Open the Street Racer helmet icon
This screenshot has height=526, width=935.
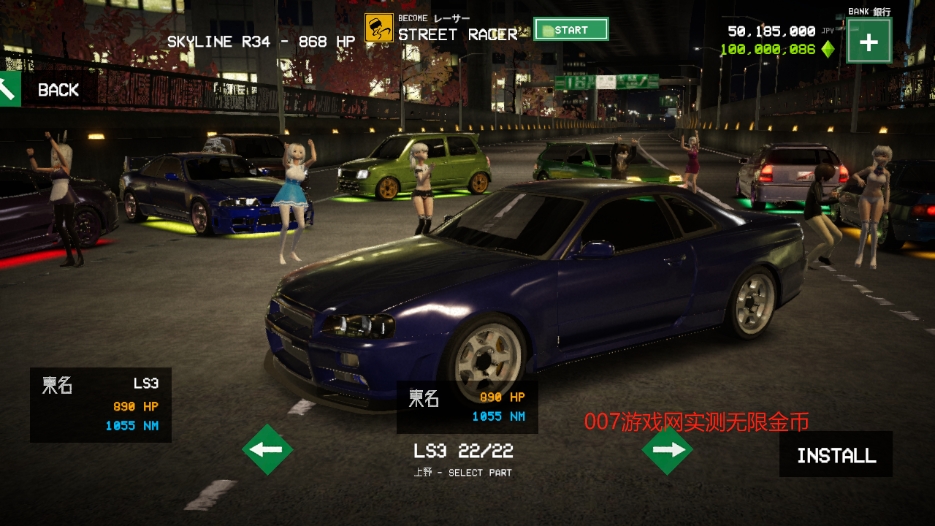pyautogui.click(x=378, y=29)
